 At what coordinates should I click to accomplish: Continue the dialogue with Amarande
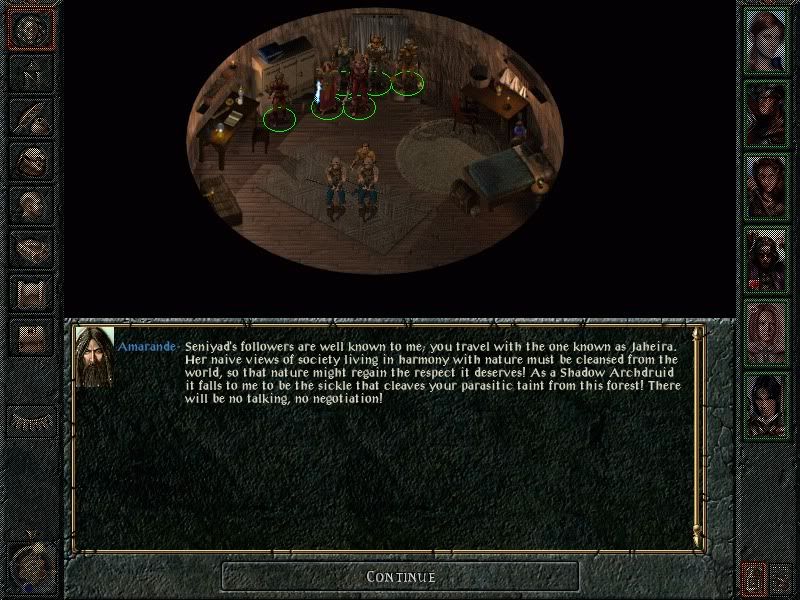click(x=400, y=576)
